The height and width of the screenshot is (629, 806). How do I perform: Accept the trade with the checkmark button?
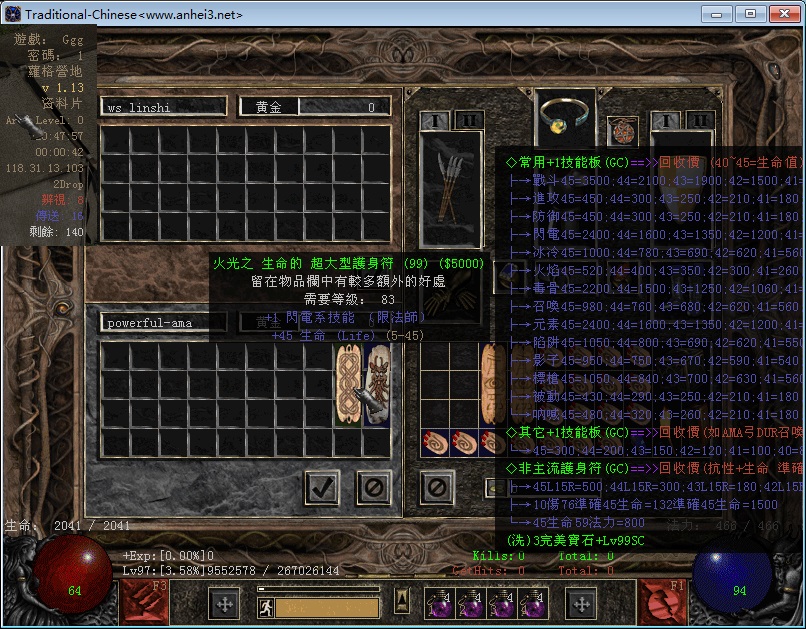click(x=322, y=488)
